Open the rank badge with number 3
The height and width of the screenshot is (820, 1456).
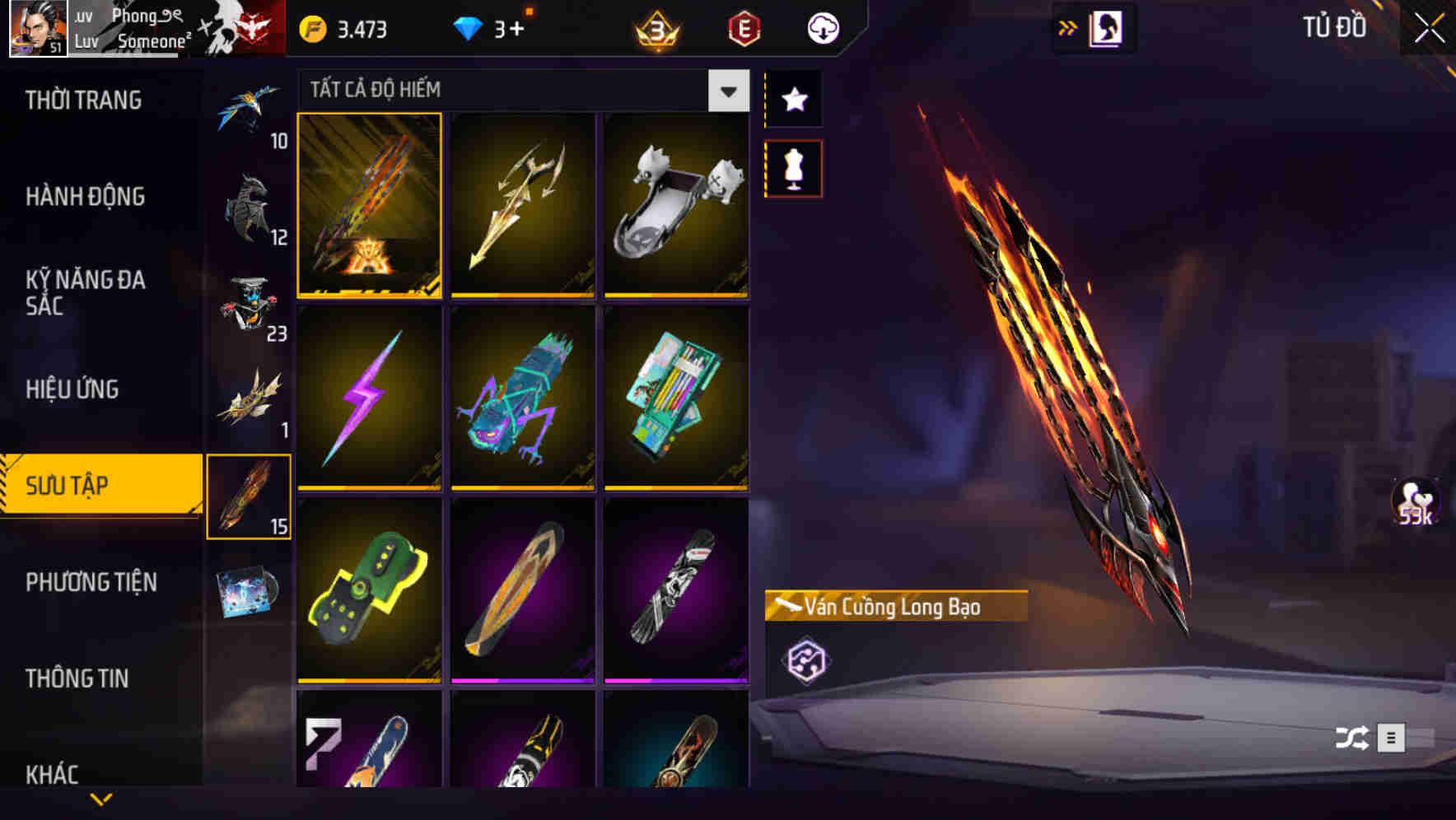pyautogui.click(x=655, y=30)
